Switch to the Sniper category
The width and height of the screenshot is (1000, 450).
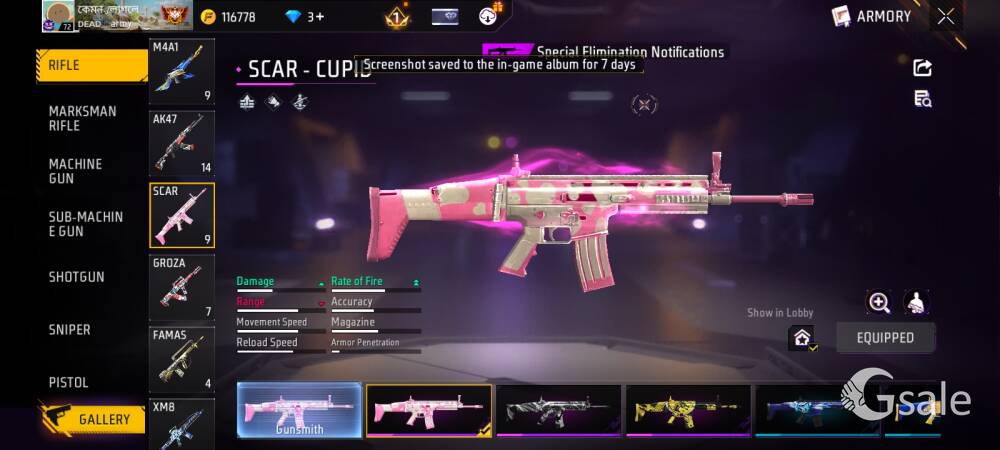tap(70, 330)
